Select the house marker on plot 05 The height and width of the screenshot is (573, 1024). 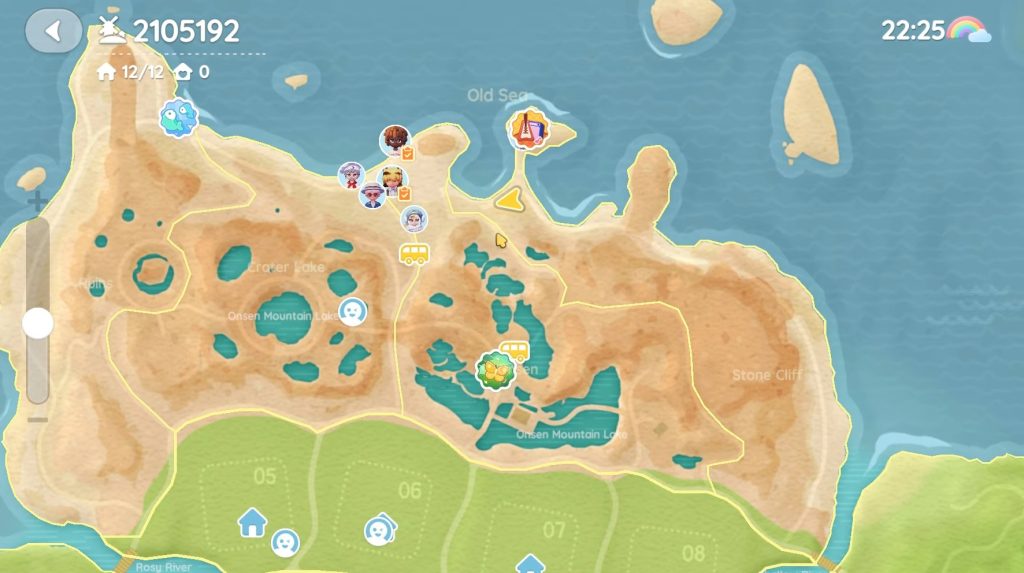pos(252,521)
